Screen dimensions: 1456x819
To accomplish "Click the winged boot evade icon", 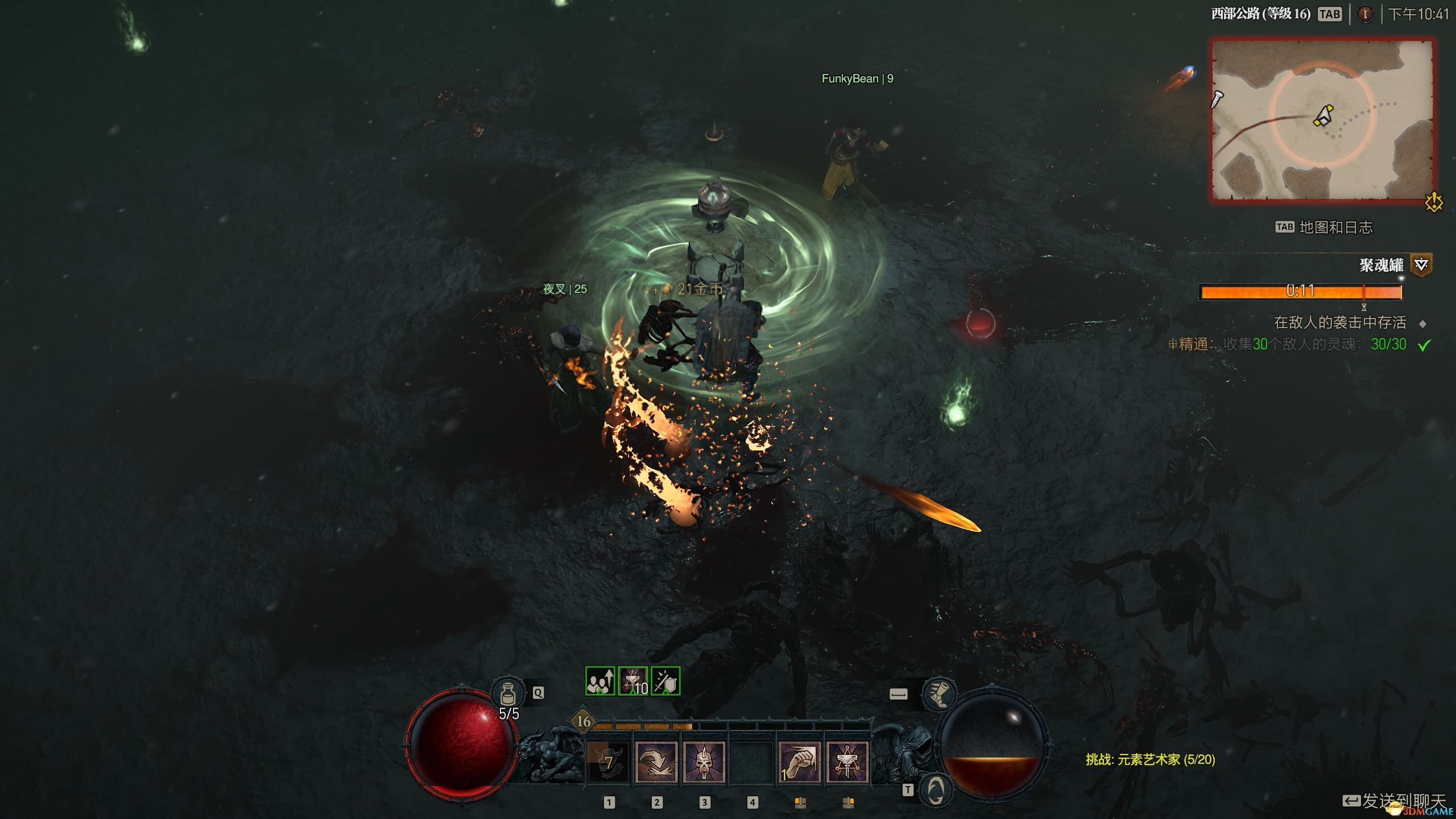I will click(939, 693).
